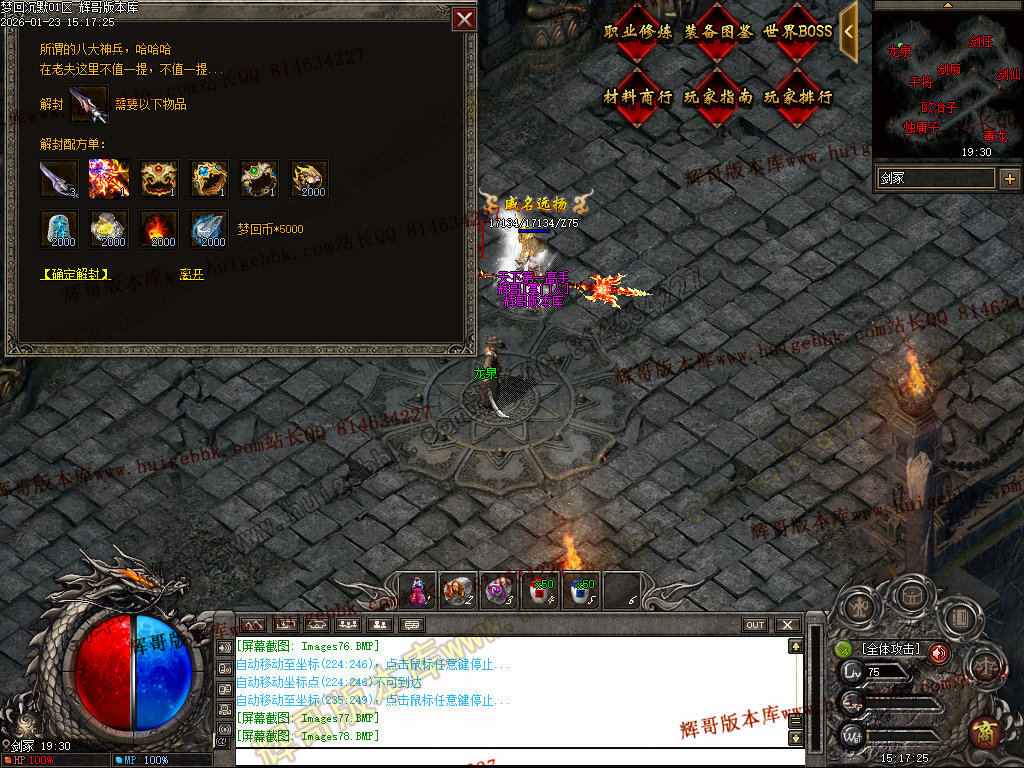Toggle the red sound speaker button
The image size is (1024, 768).
(x=939, y=652)
